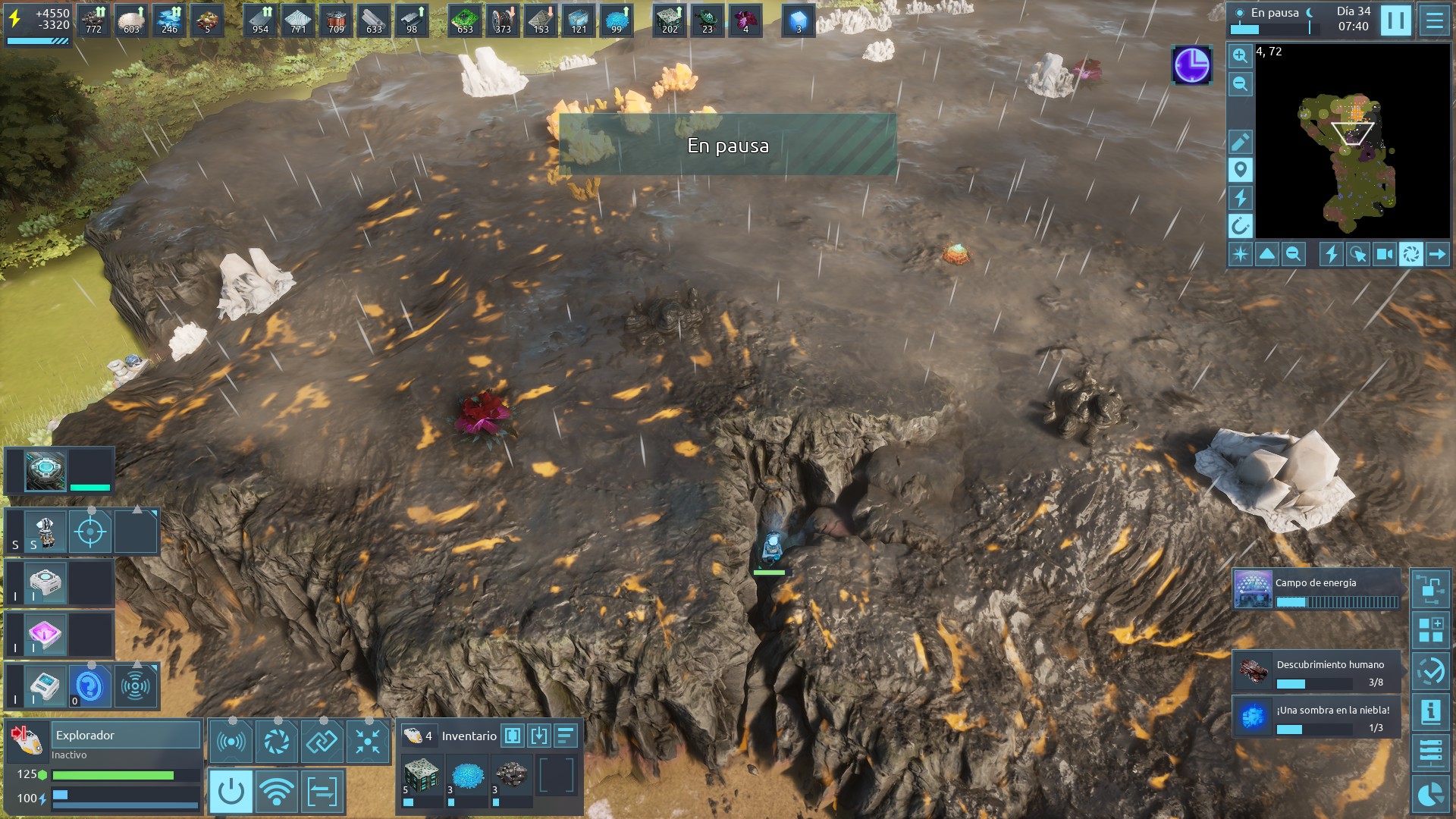
Task: Click the right arrow button below minimap
Action: pyautogui.click(x=1437, y=254)
